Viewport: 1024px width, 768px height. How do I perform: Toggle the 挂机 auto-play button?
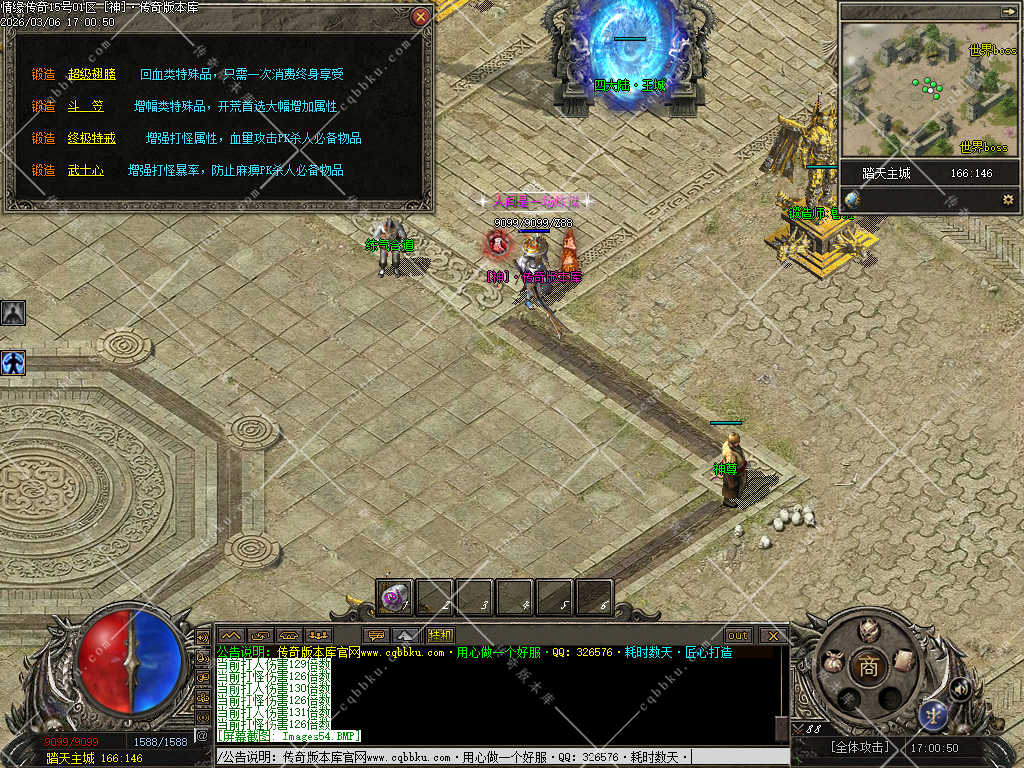(440, 635)
